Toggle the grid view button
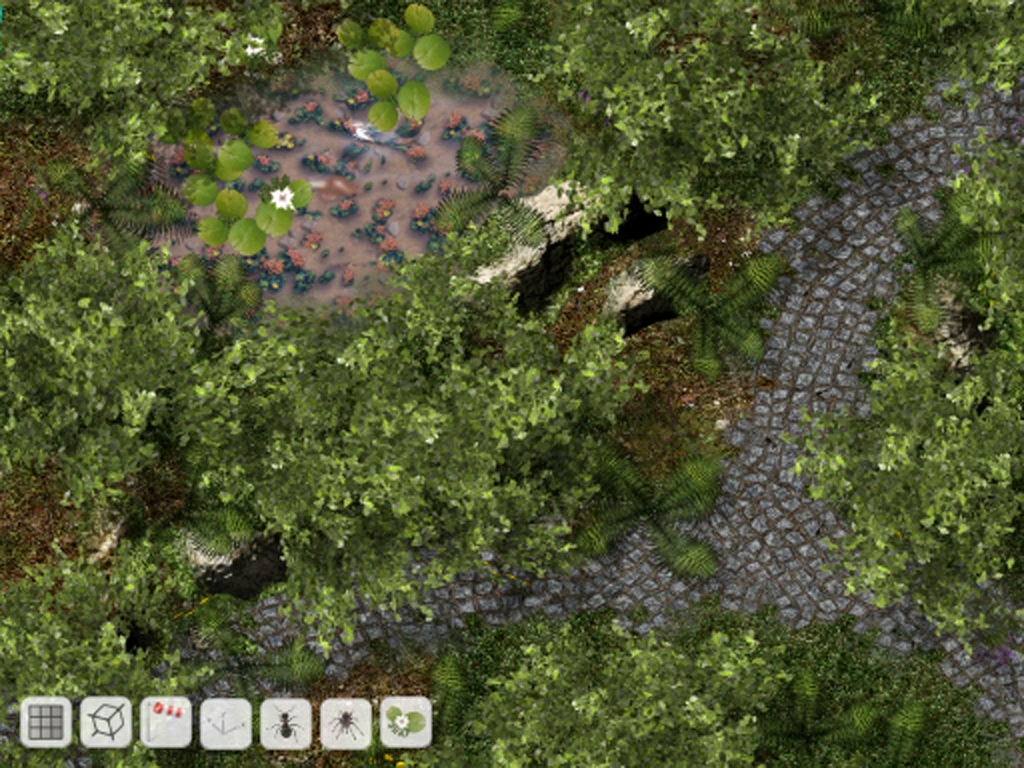The width and height of the screenshot is (1024, 768). pos(46,722)
